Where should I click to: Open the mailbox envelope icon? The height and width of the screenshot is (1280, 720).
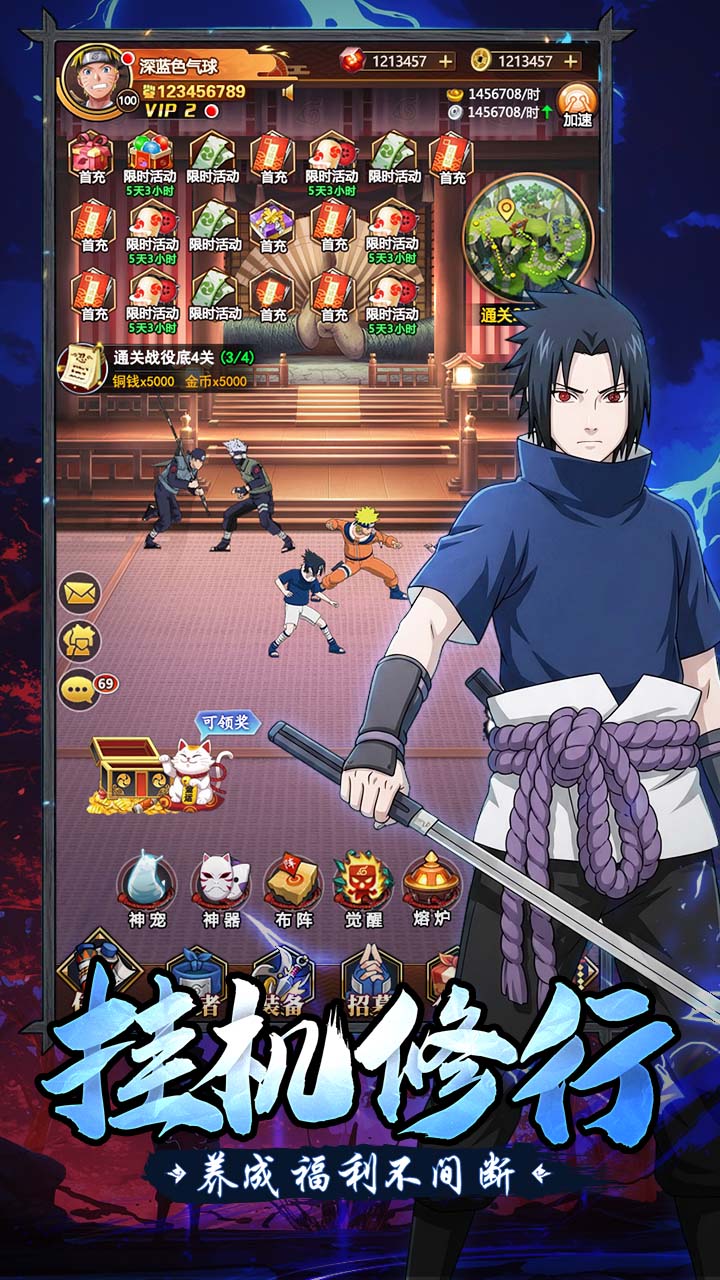point(80,593)
